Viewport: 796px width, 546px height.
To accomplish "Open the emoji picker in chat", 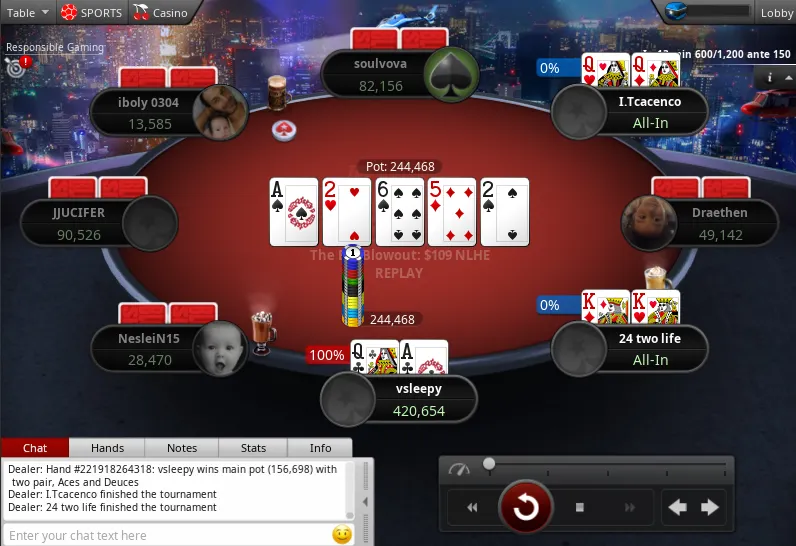I will 342,535.
